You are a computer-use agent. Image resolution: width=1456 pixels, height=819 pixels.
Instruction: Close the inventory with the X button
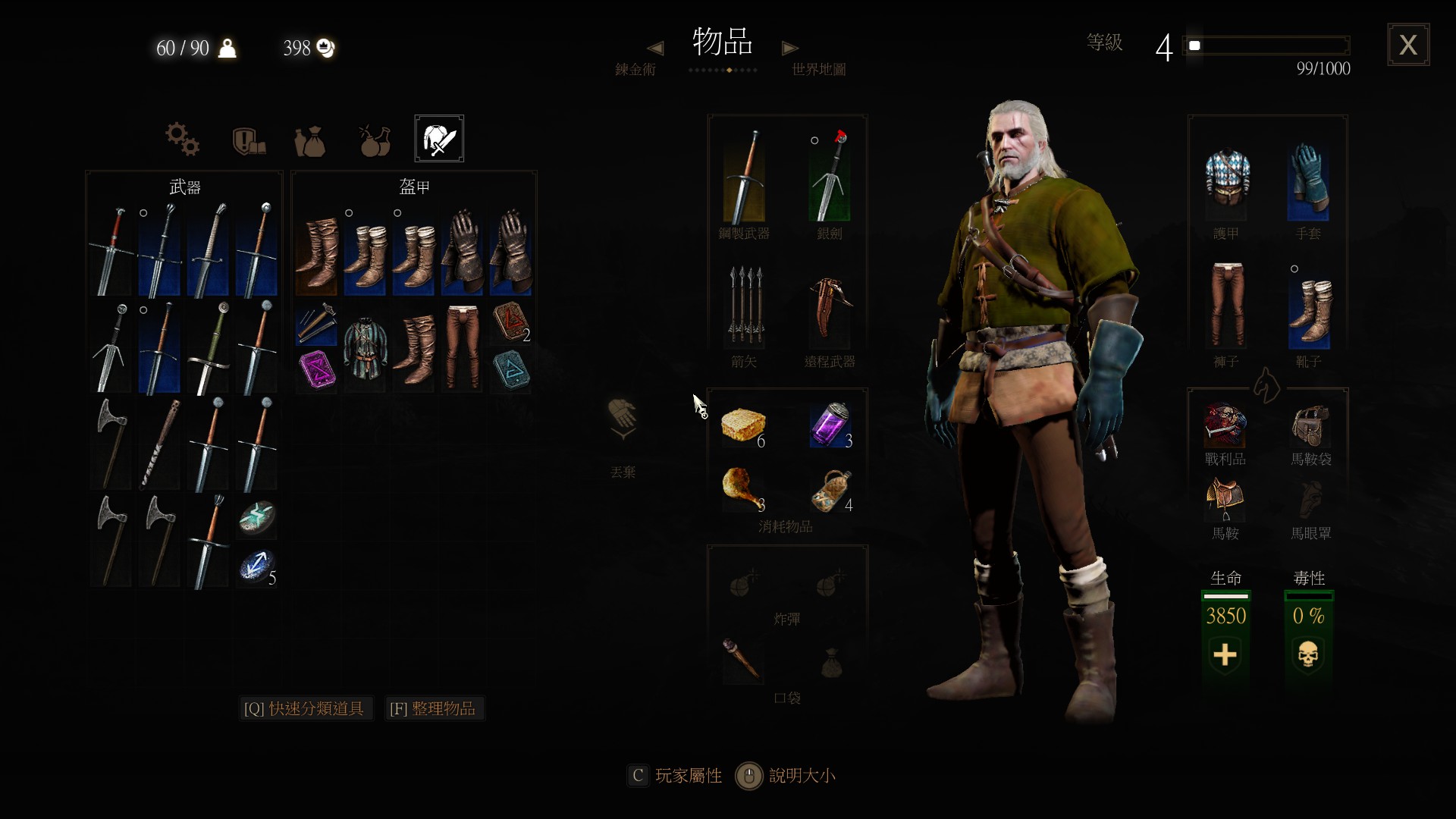[x=1408, y=45]
